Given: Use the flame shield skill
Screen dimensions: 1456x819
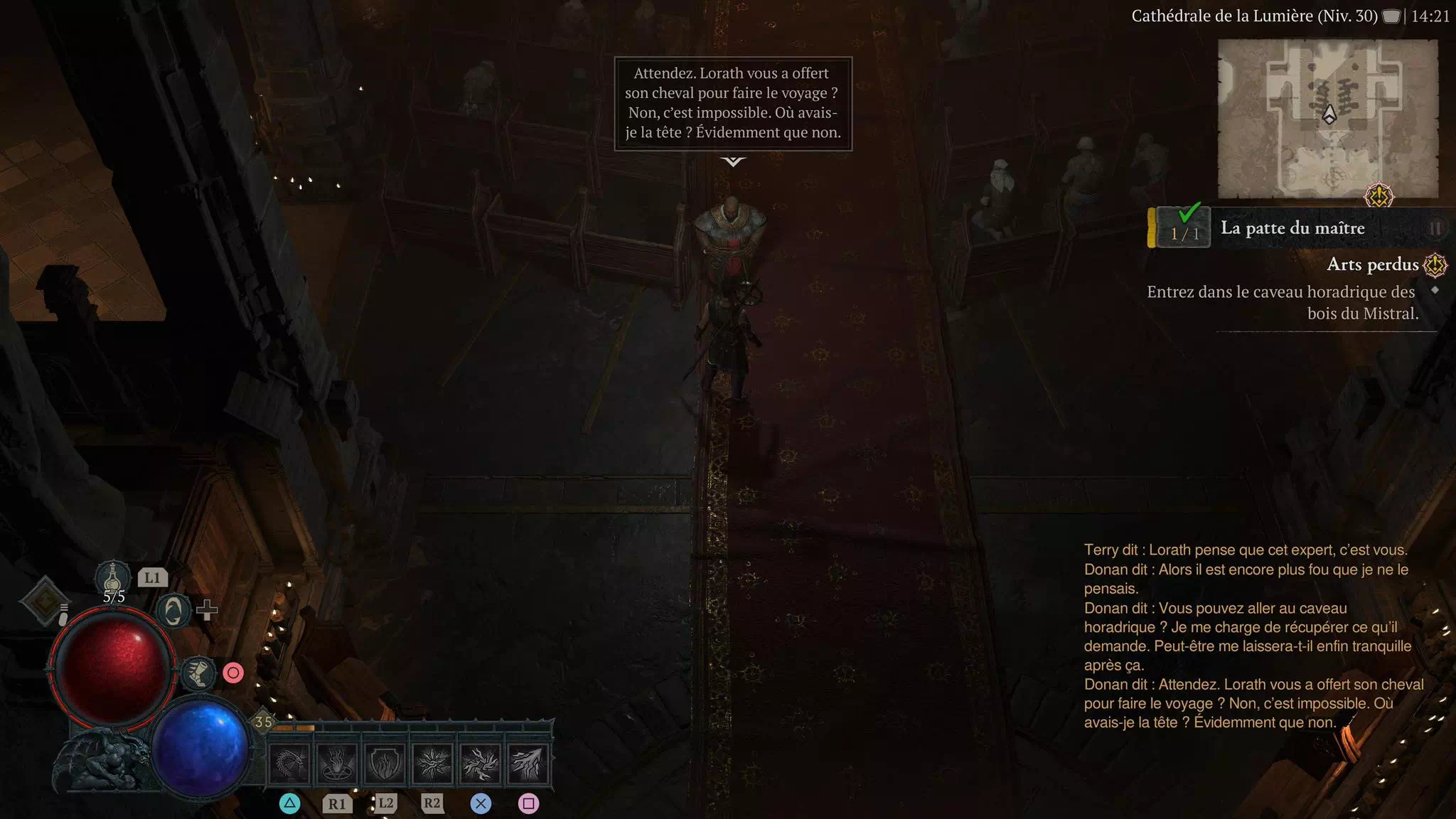Looking at the screenshot, I should point(385,764).
